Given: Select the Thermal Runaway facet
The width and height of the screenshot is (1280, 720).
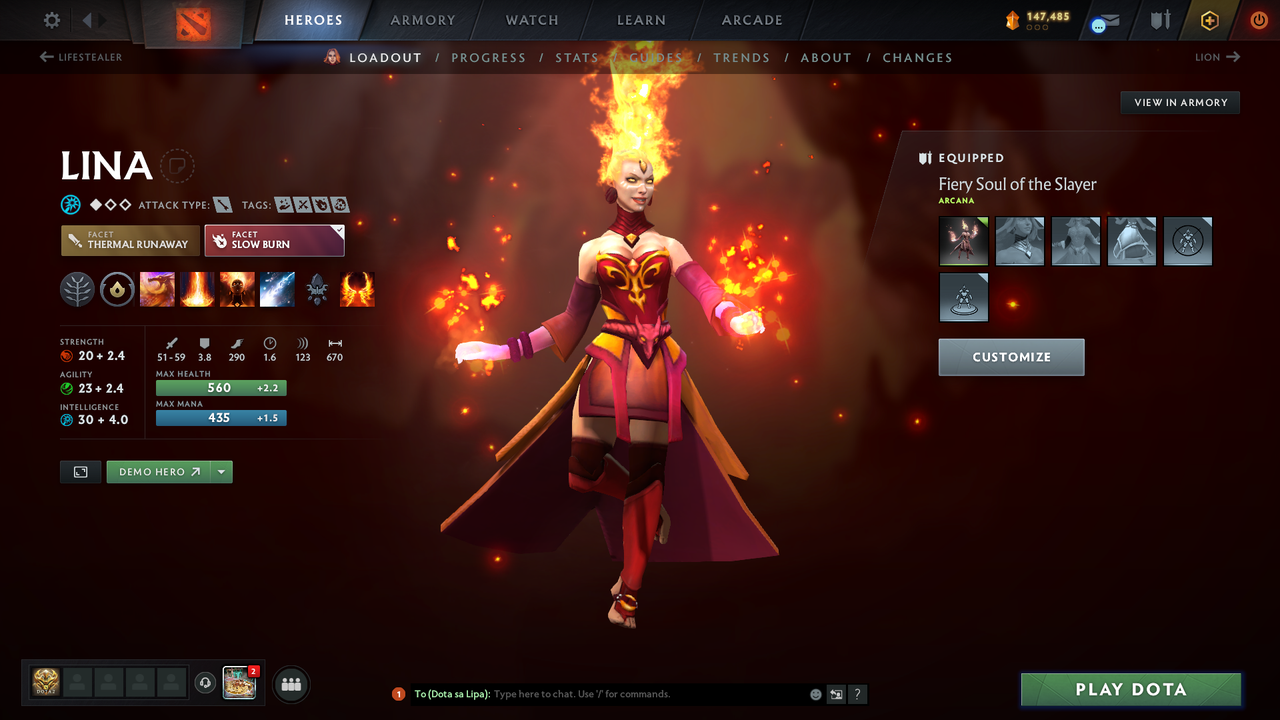Looking at the screenshot, I should click(x=130, y=240).
